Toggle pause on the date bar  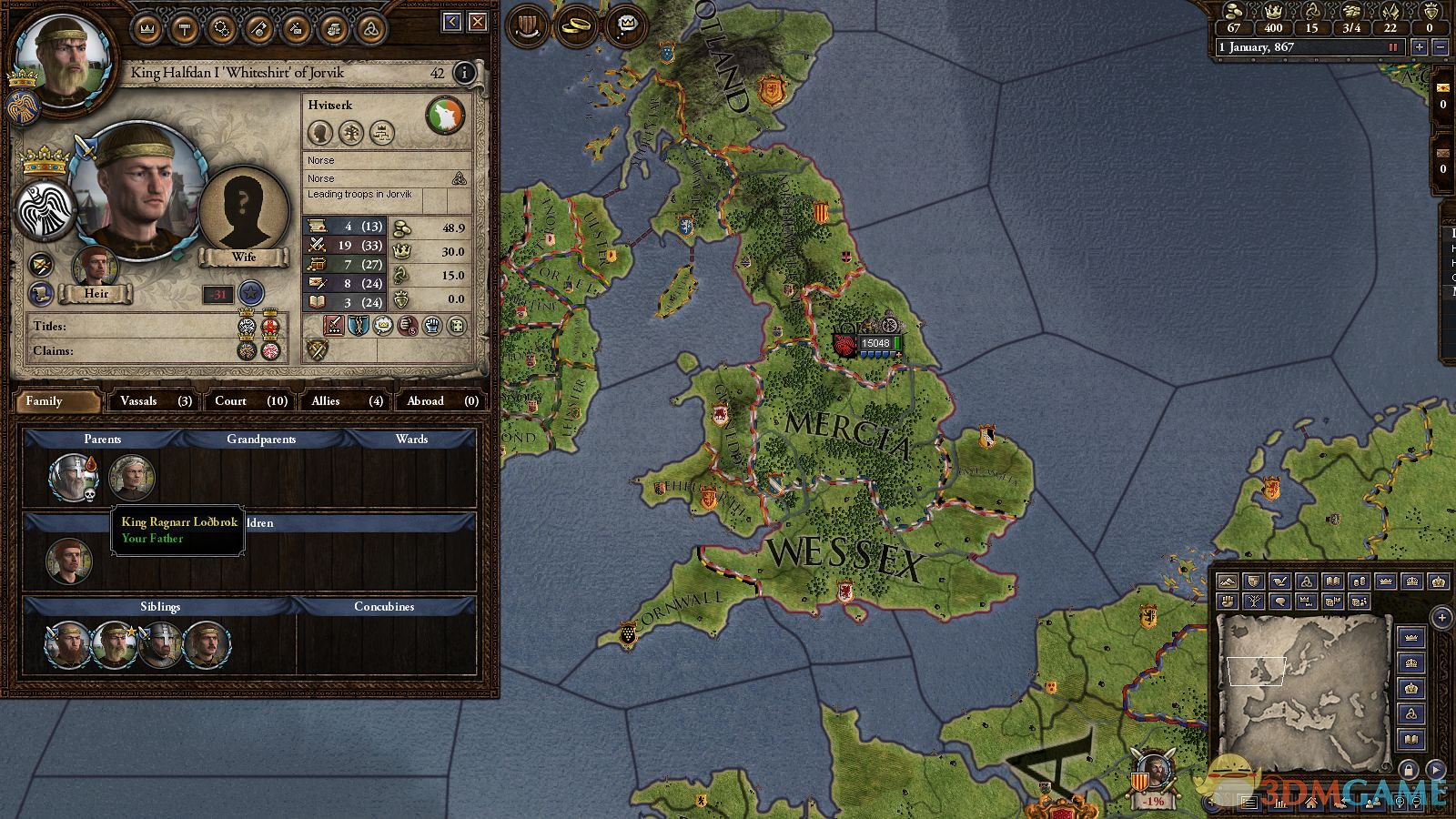[x=1392, y=47]
